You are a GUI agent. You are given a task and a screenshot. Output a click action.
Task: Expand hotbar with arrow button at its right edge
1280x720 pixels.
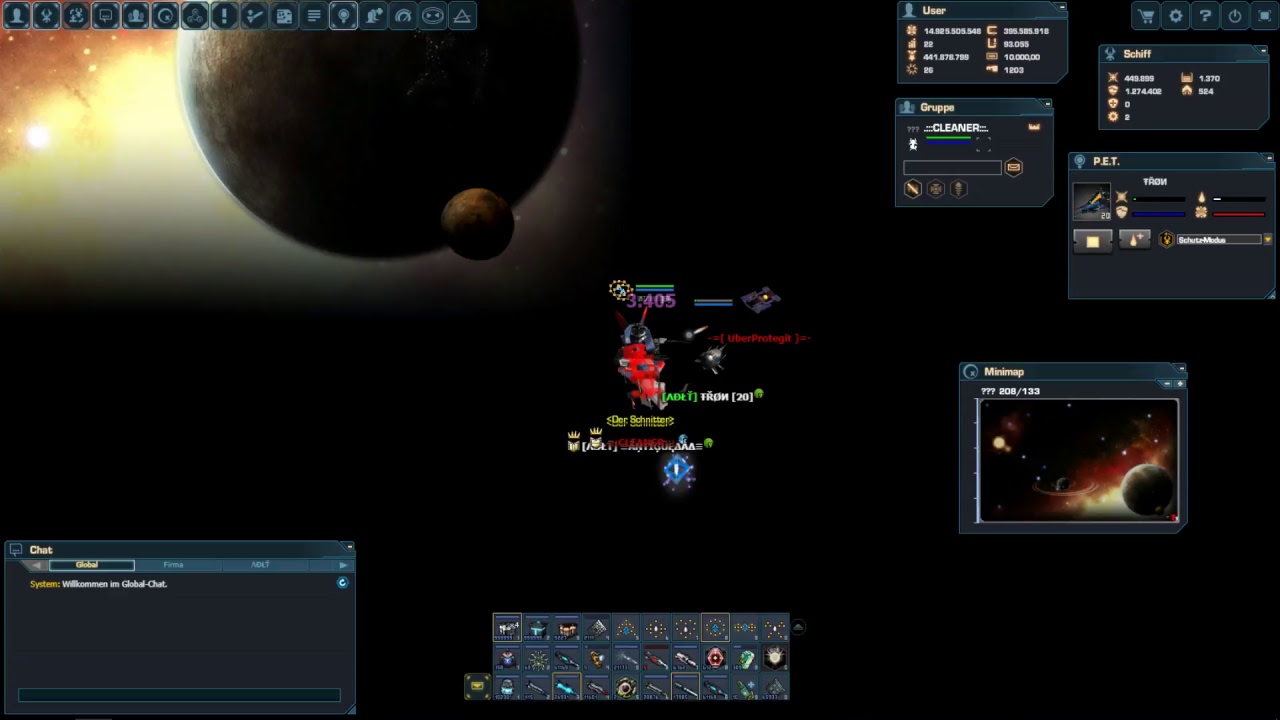(798, 628)
